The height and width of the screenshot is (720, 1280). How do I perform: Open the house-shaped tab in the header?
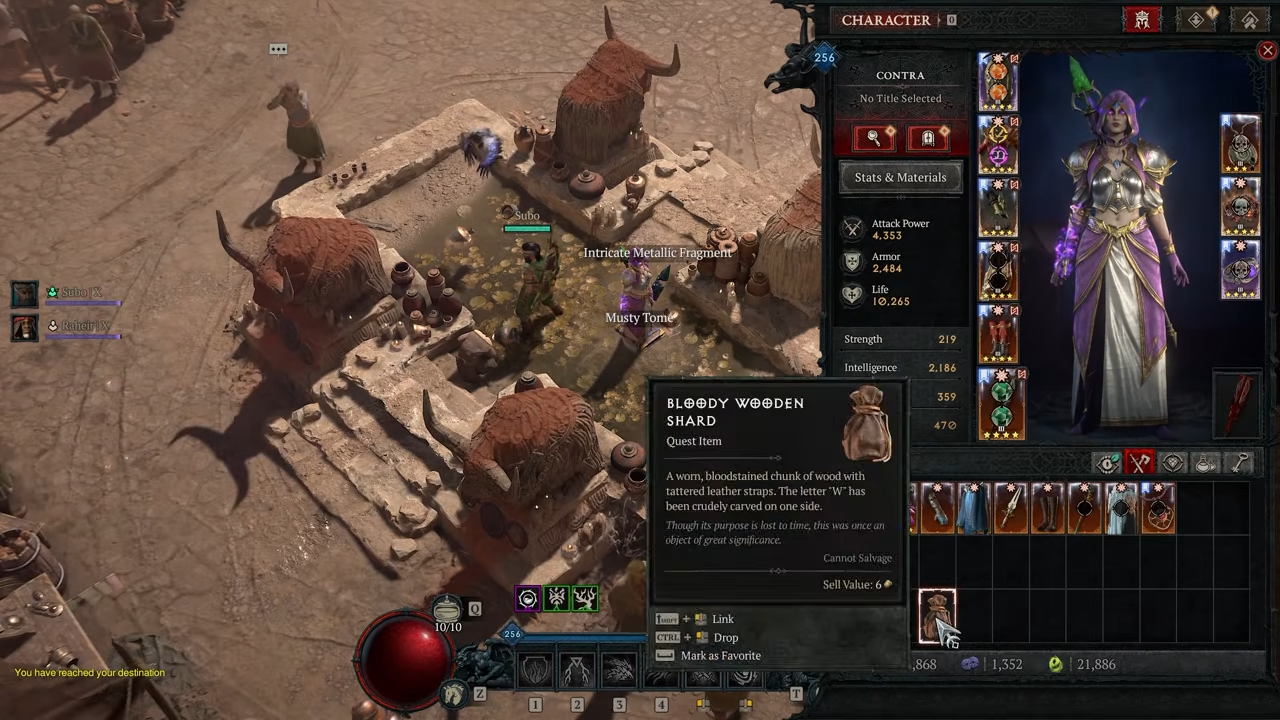click(x=1249, y=20)
